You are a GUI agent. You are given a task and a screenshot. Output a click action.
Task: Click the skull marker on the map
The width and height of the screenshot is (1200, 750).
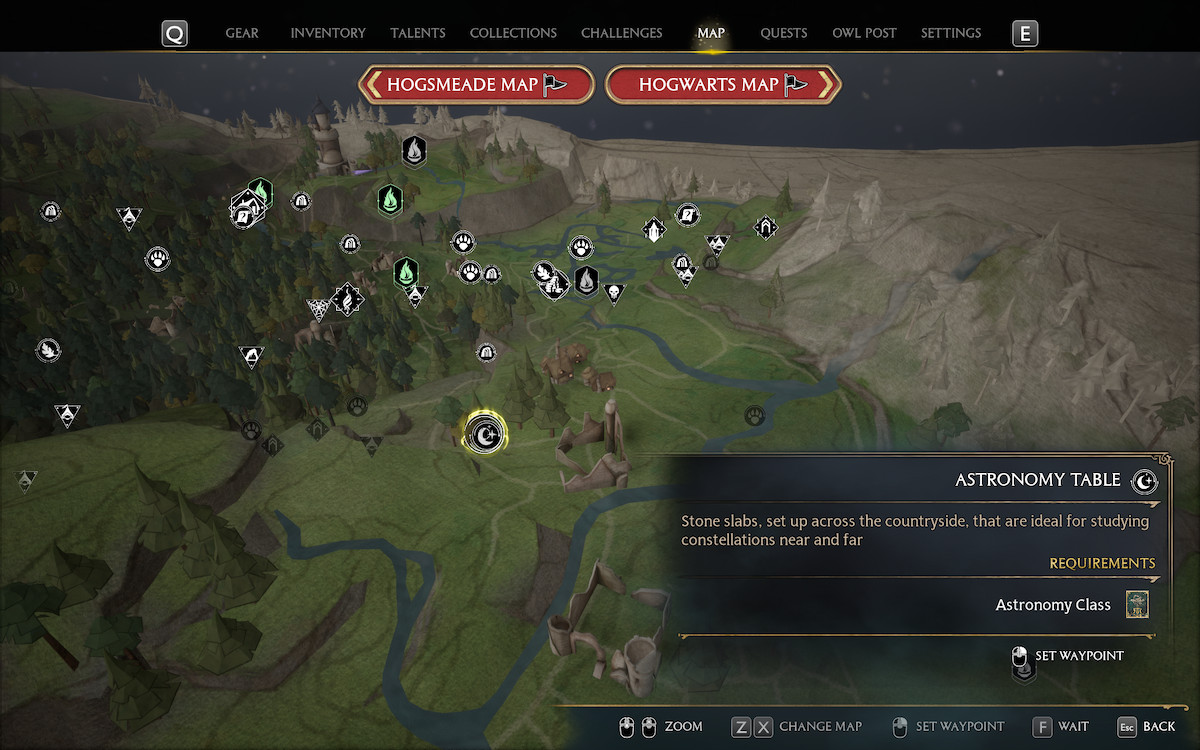click(x=614, y=293)
